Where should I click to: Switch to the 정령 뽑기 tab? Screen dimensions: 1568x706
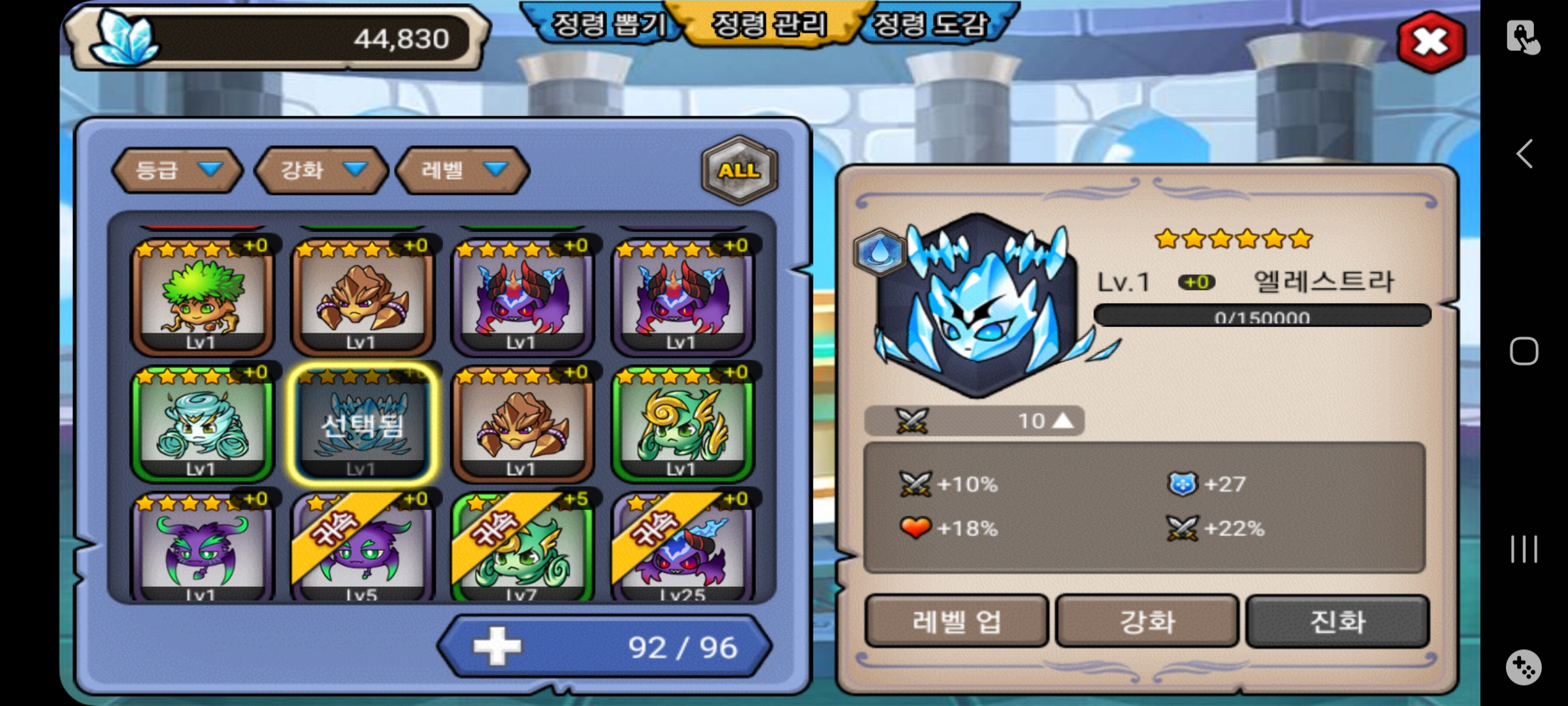tap(608, 25)
